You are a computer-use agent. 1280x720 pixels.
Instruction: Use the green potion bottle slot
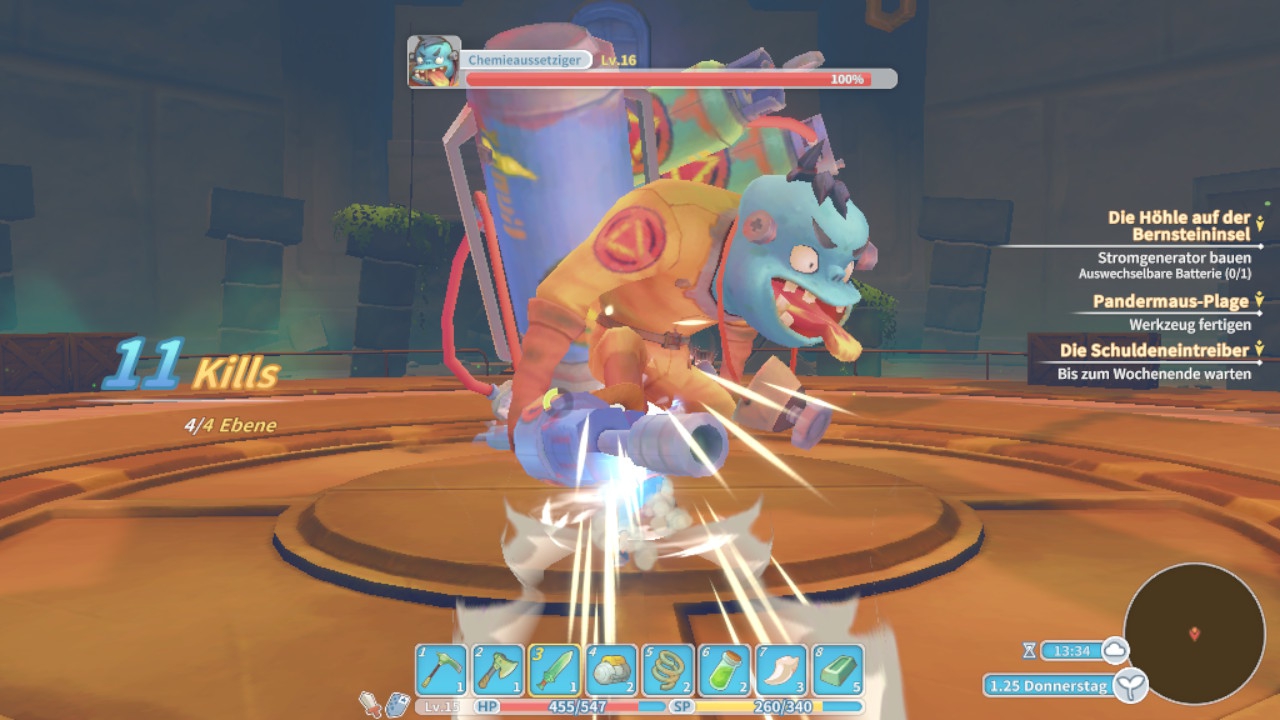point(724,670)
